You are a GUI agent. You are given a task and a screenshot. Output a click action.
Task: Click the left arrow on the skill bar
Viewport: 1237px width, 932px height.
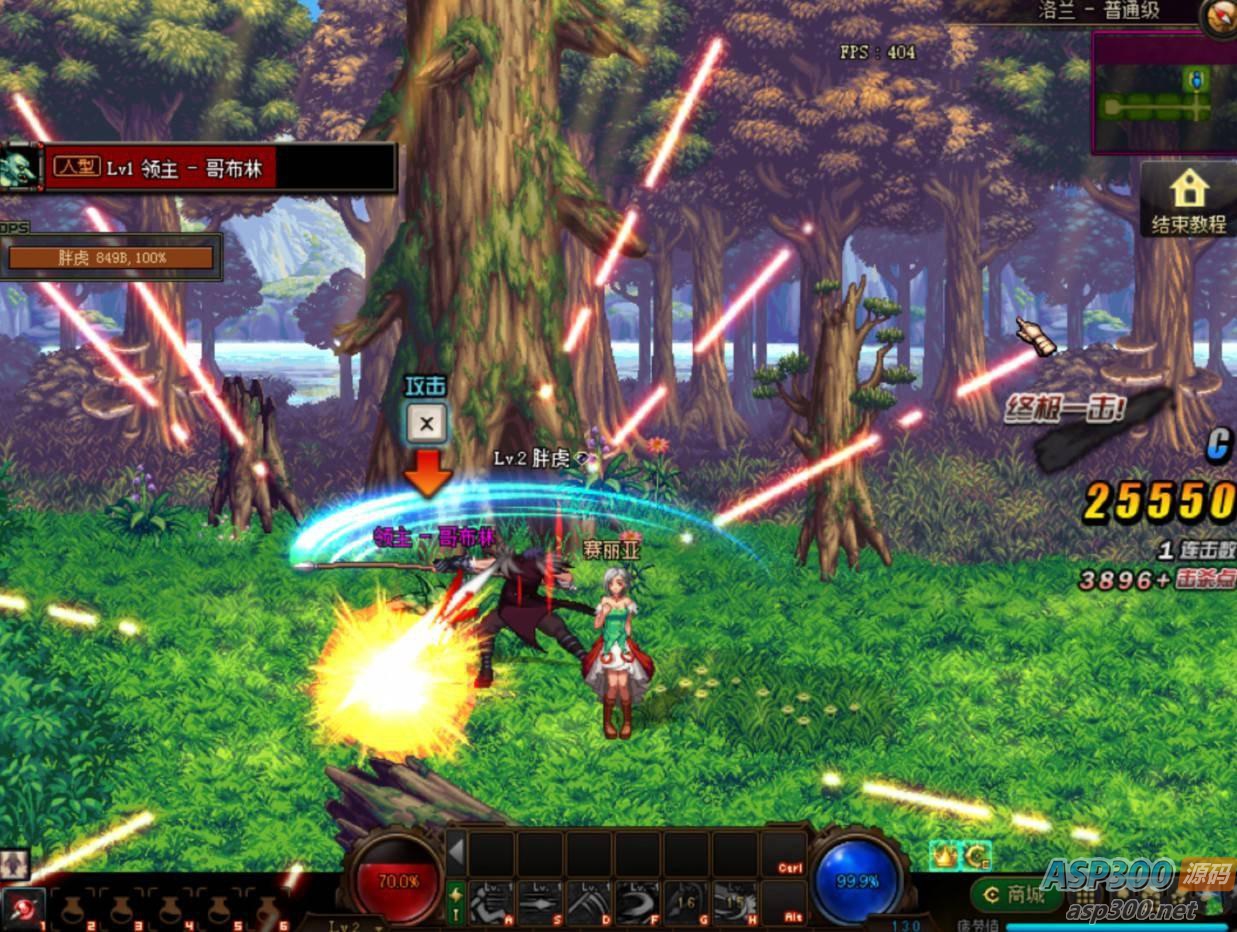(x=456, y=854)
